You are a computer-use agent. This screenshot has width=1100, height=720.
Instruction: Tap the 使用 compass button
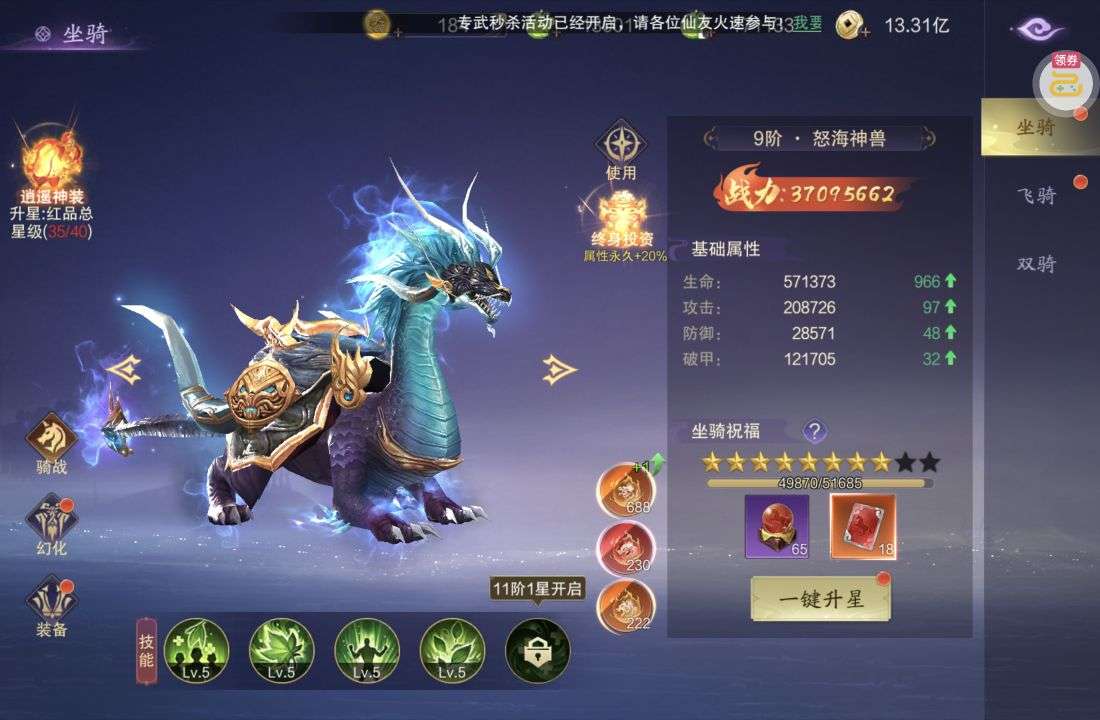point(621,145)
